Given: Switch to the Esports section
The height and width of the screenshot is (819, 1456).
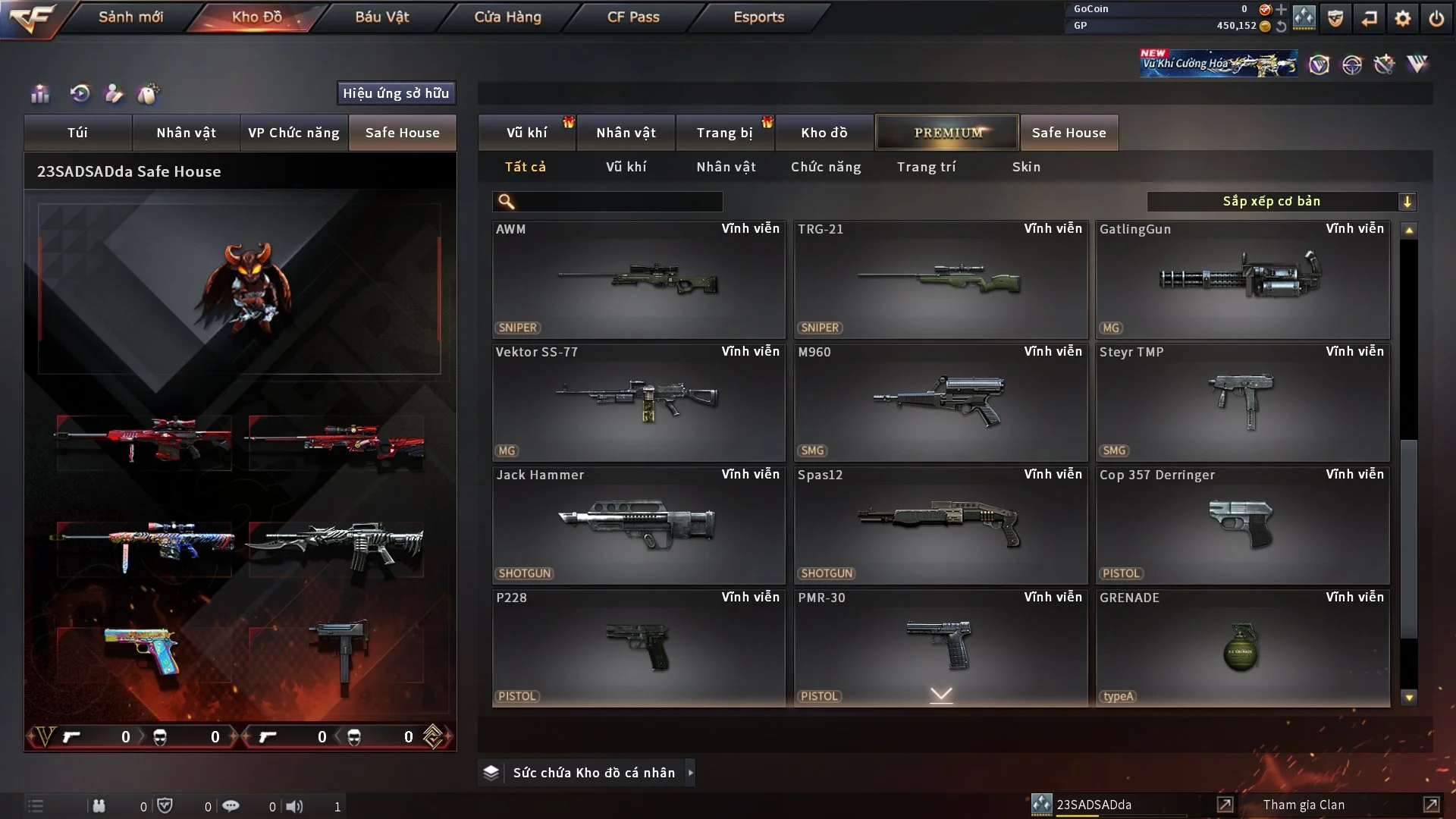Looking at the screenshot, I should pos(758,17).
